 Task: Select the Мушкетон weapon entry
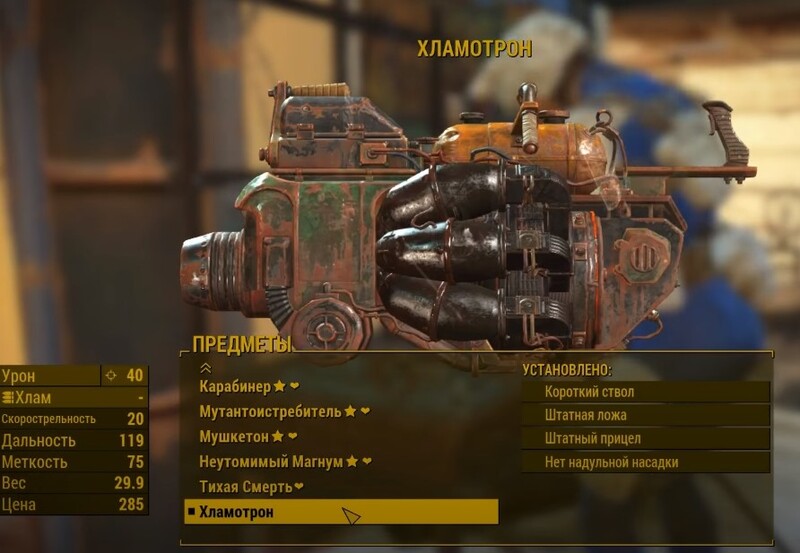[235, 436]
